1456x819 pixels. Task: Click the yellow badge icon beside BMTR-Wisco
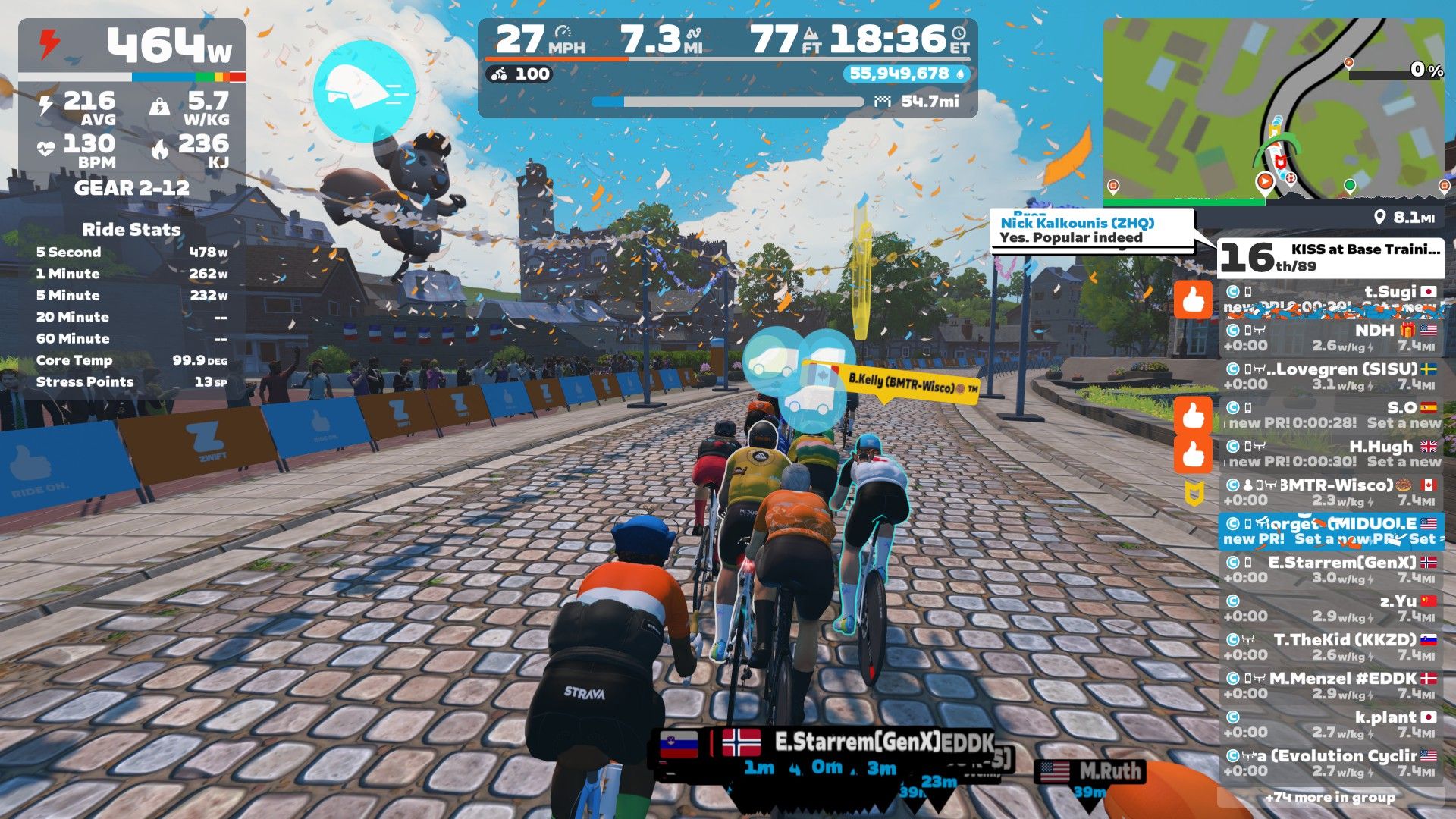tap(1194, 494)
